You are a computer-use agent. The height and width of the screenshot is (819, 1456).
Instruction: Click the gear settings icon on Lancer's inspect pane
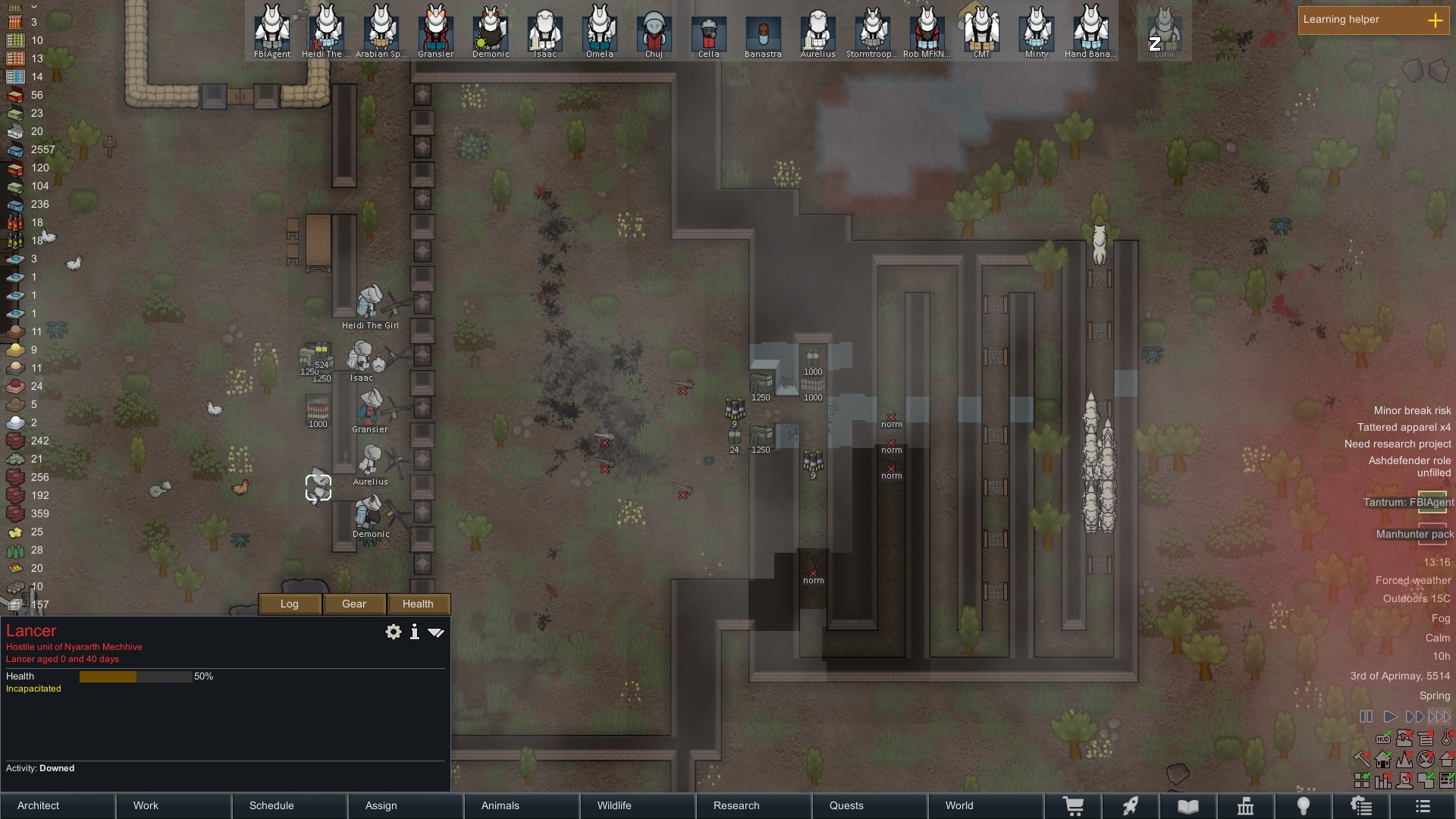[x=394, y=632]
